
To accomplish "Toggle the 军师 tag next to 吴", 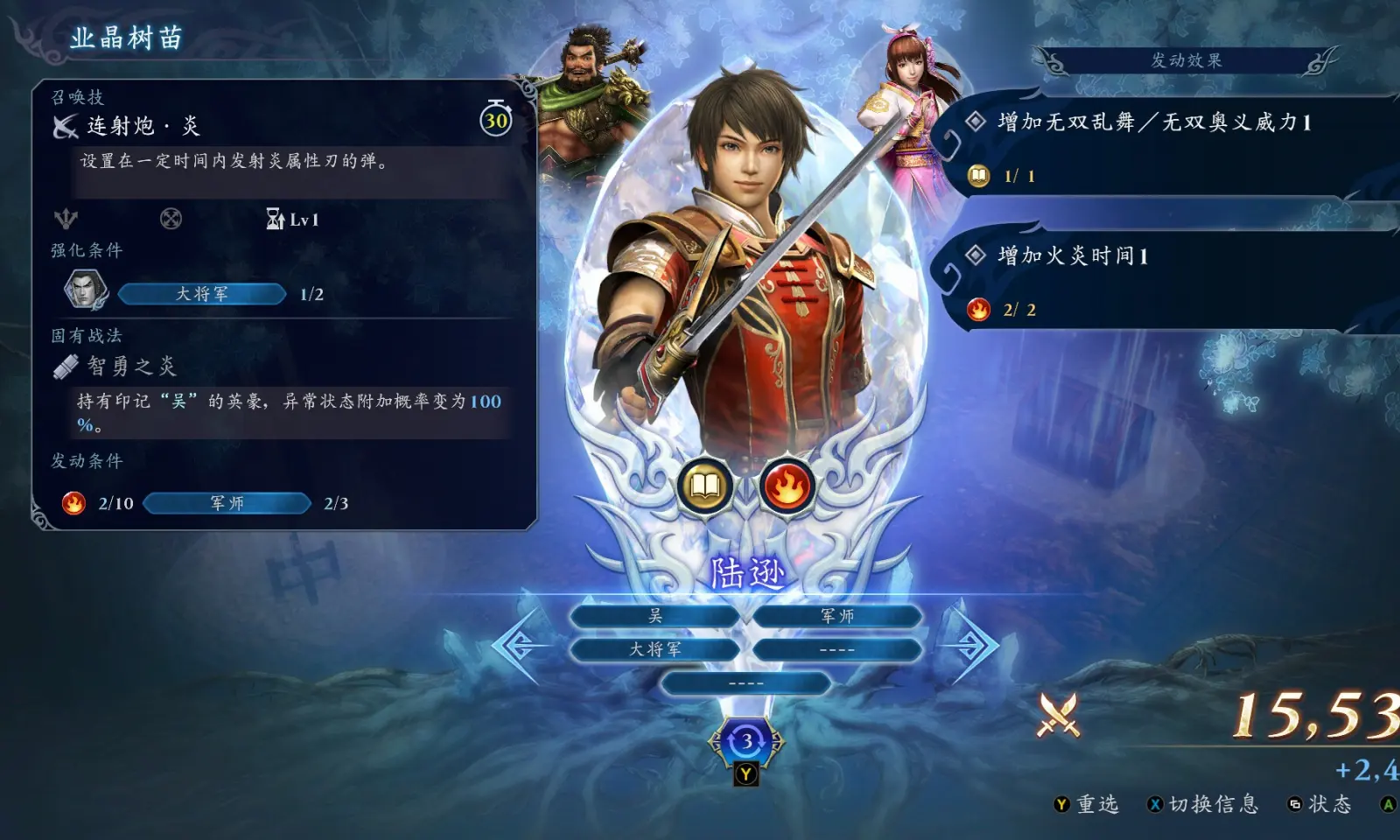I will (x=837, y=615).
